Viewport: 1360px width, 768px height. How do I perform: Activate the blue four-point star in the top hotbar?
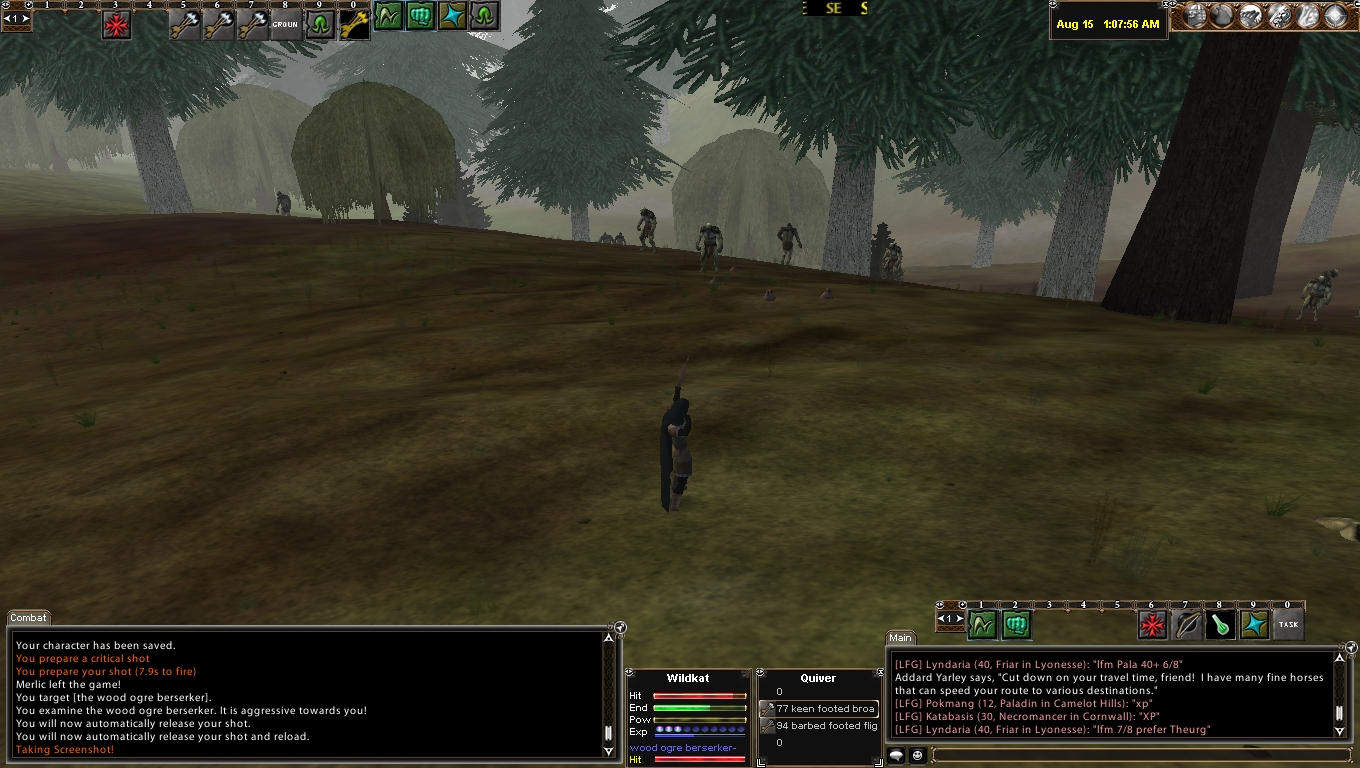(x=453, y=17)
